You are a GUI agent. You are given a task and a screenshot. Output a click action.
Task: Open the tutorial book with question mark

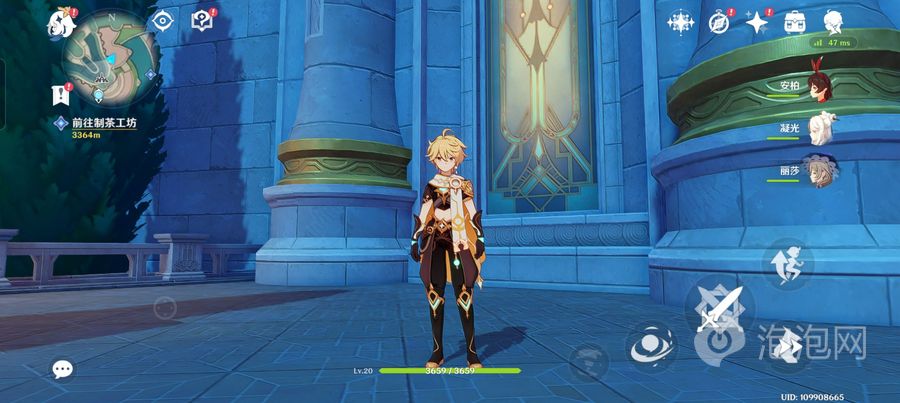[203, 20]
